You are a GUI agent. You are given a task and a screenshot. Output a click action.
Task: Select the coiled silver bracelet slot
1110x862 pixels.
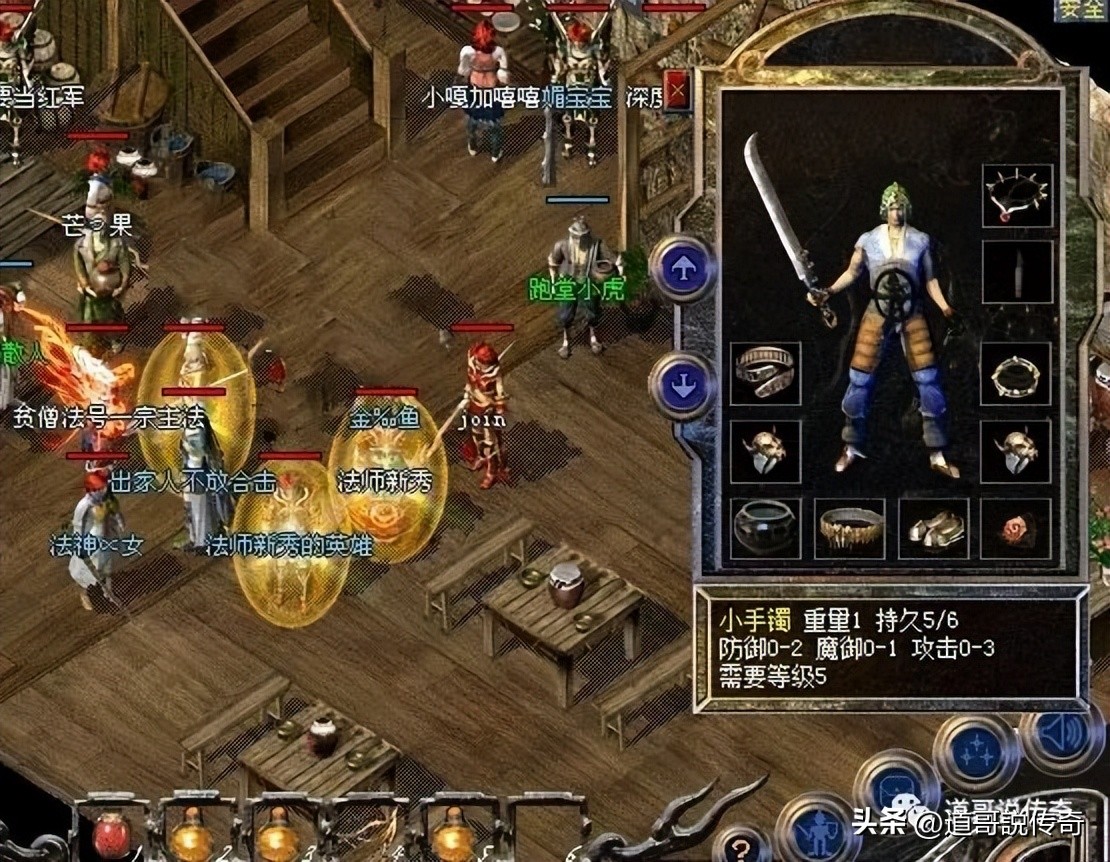pos(765,373)
